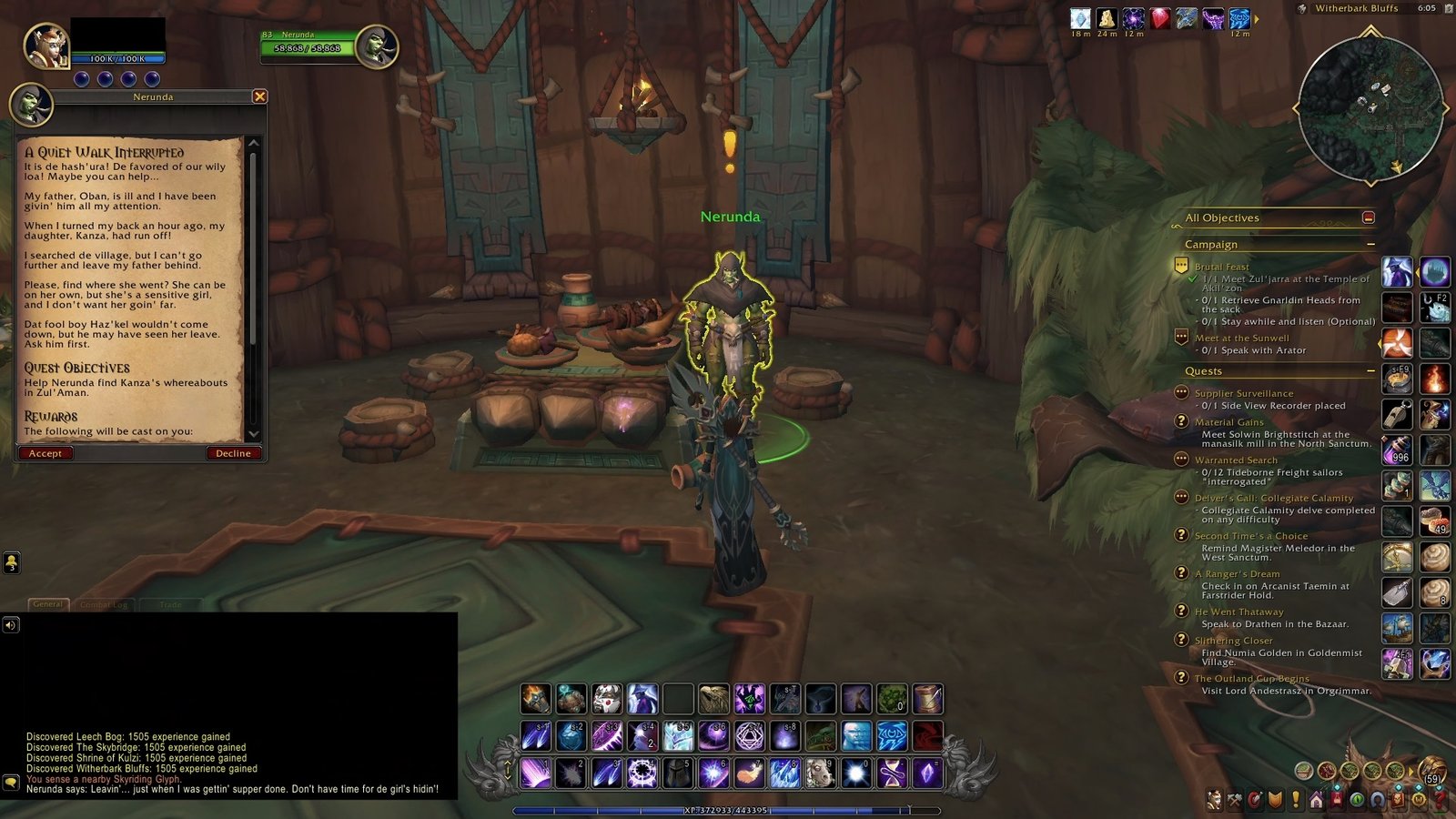Image resolution: width=1456 pixels, height=819 pixels.
Task: Activate the helmet ability in slot 5
Action: point(678,773)
